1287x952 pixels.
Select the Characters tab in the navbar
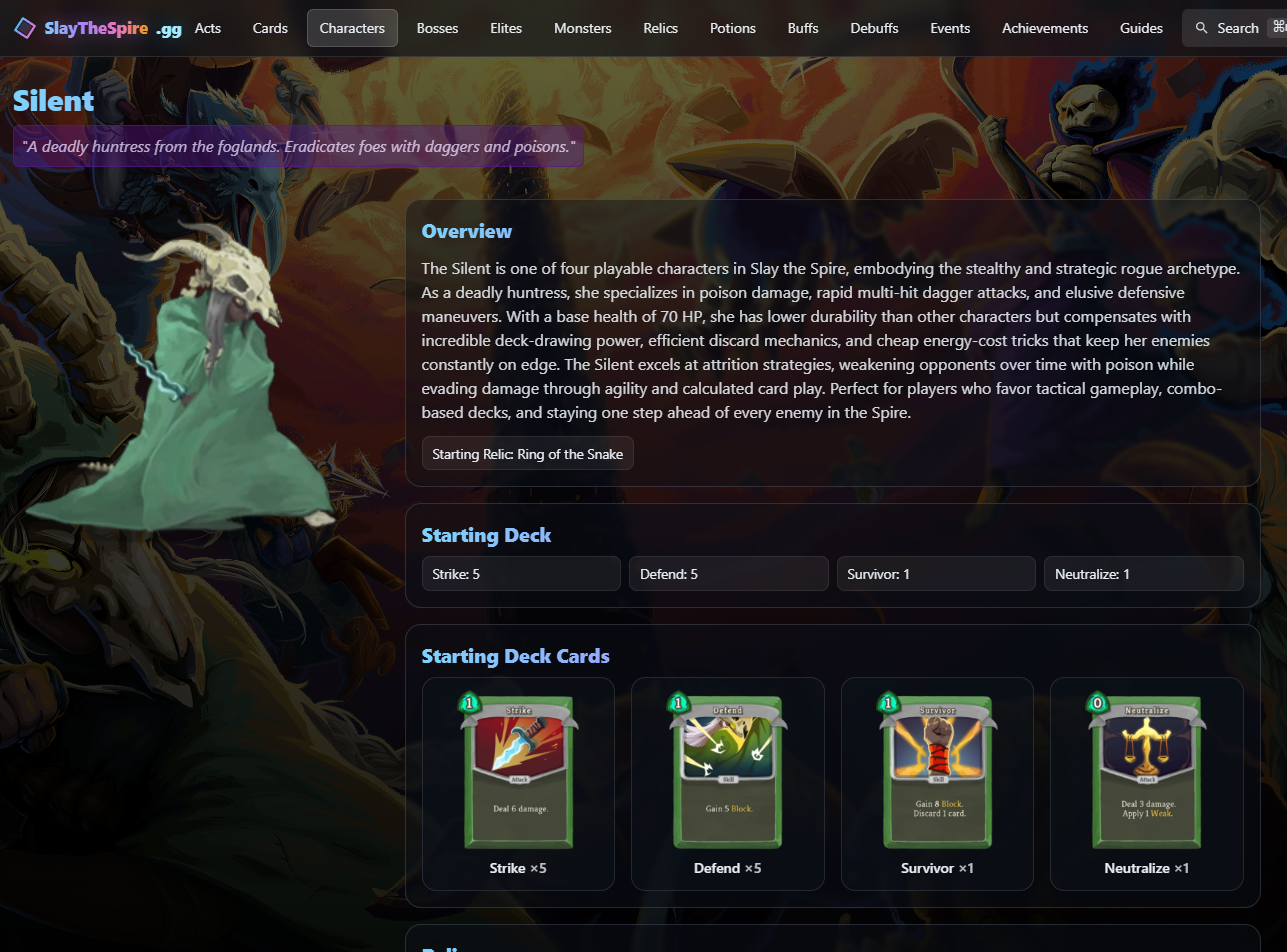(352, 28)
